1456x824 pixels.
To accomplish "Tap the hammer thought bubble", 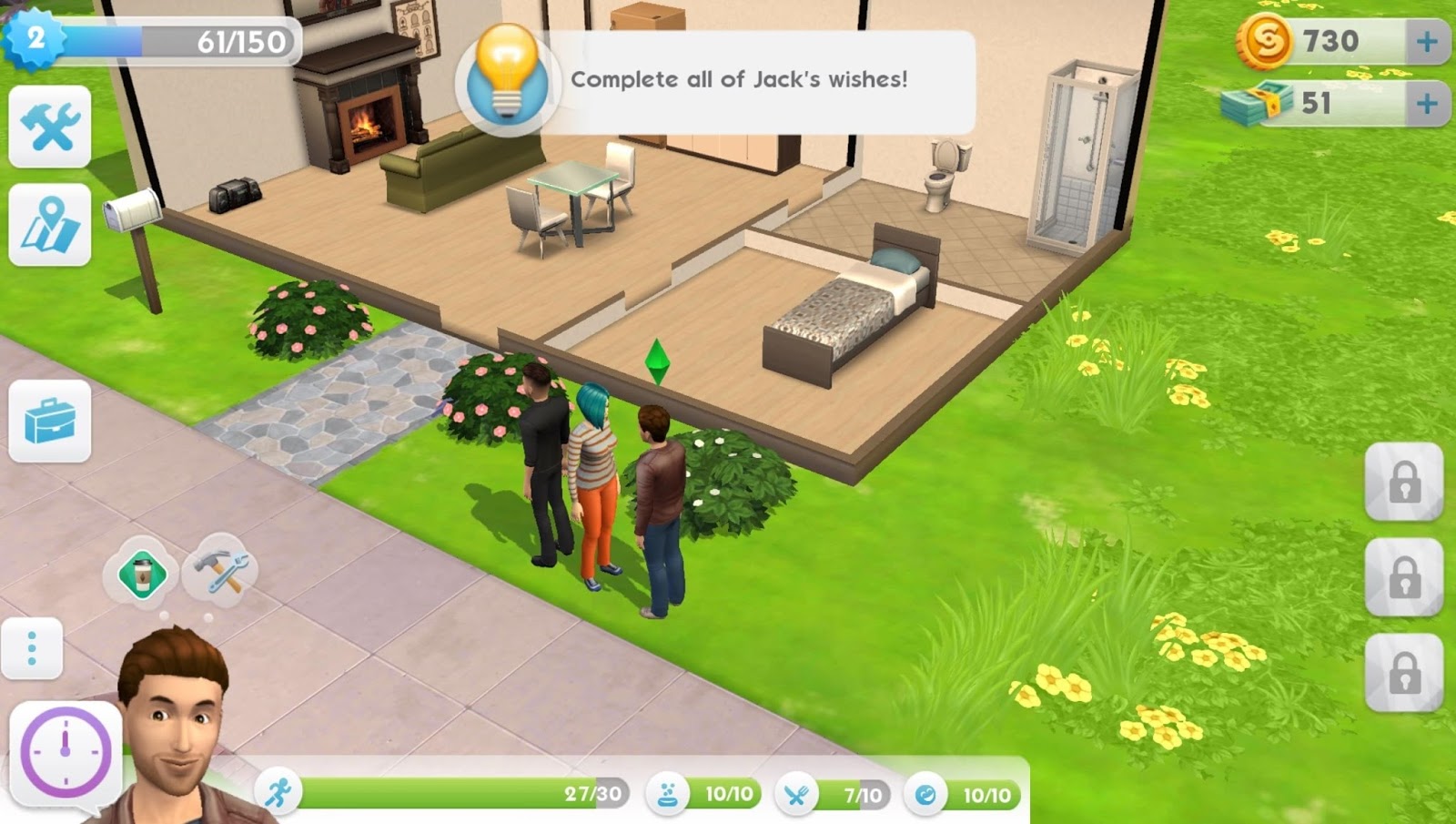I will tap(218, 569).
